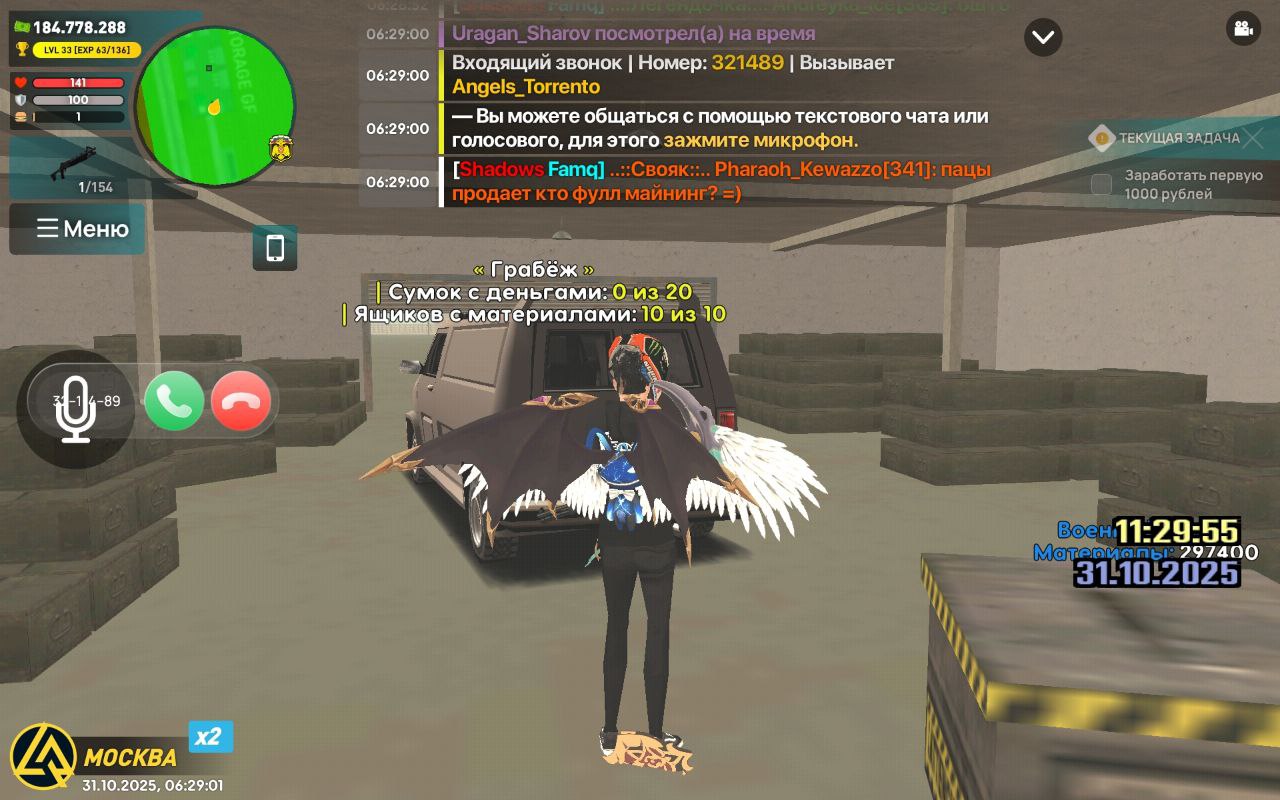Click the Москва server logo bottom left
Image resolution: width=1280 pixels, height=800 pixels.
[x=45, y=750]
